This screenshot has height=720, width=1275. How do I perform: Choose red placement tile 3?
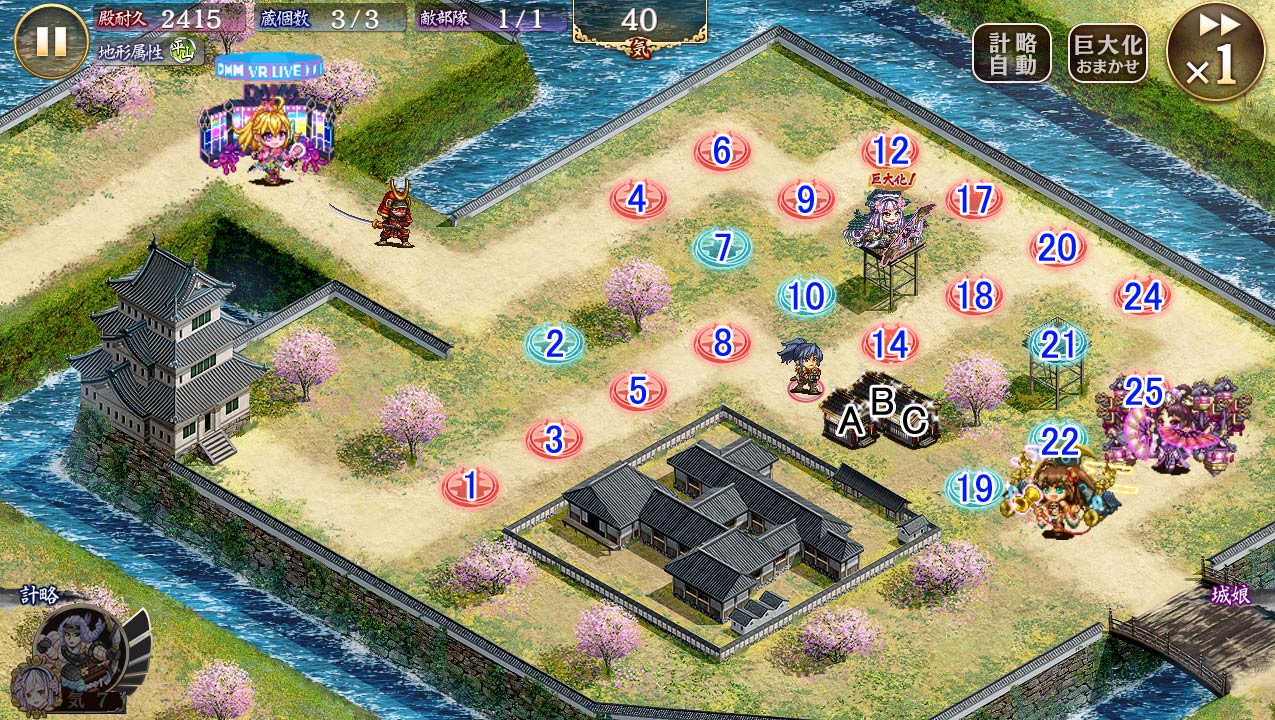[554, 439]
